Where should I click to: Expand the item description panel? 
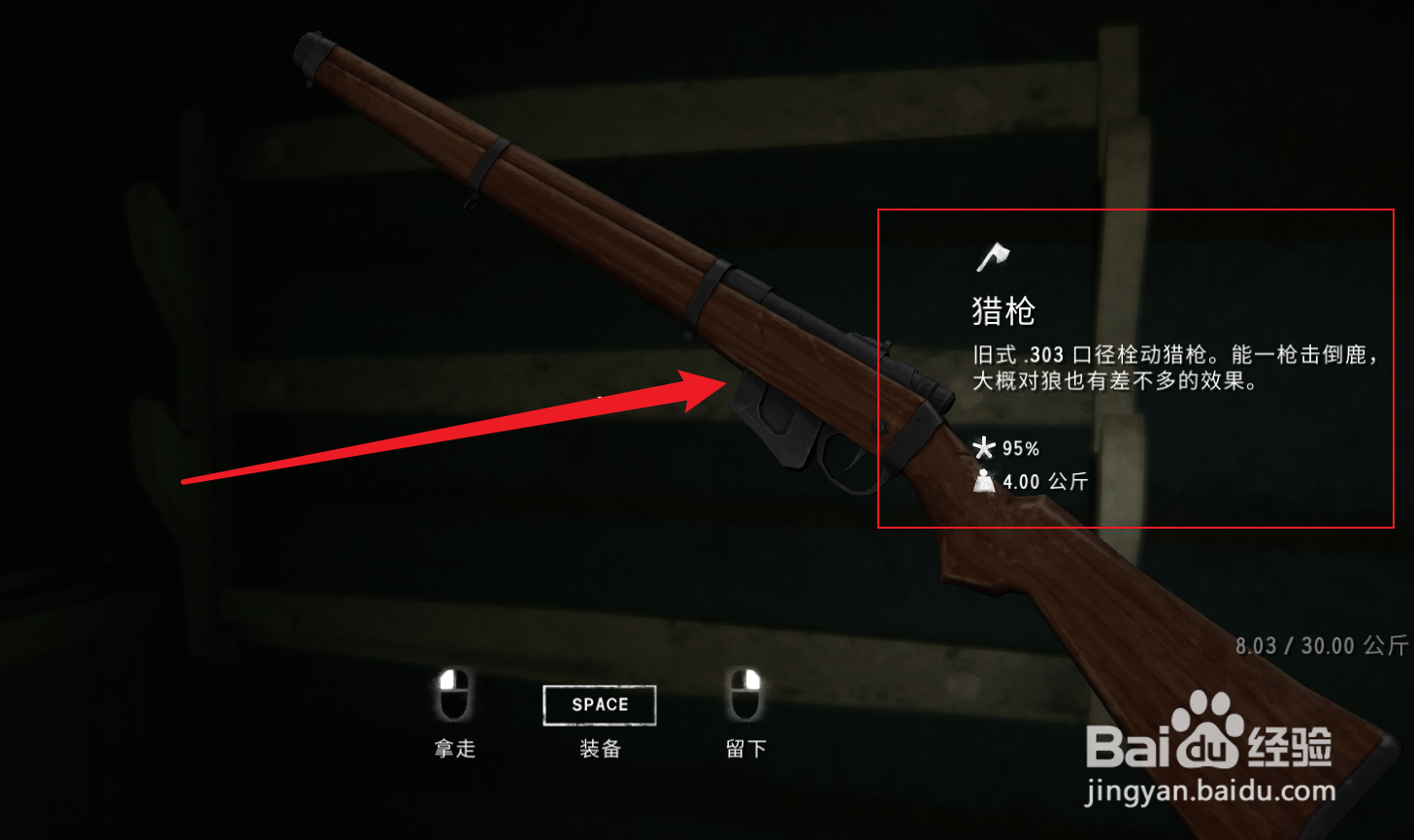[x=1135, y=369]
